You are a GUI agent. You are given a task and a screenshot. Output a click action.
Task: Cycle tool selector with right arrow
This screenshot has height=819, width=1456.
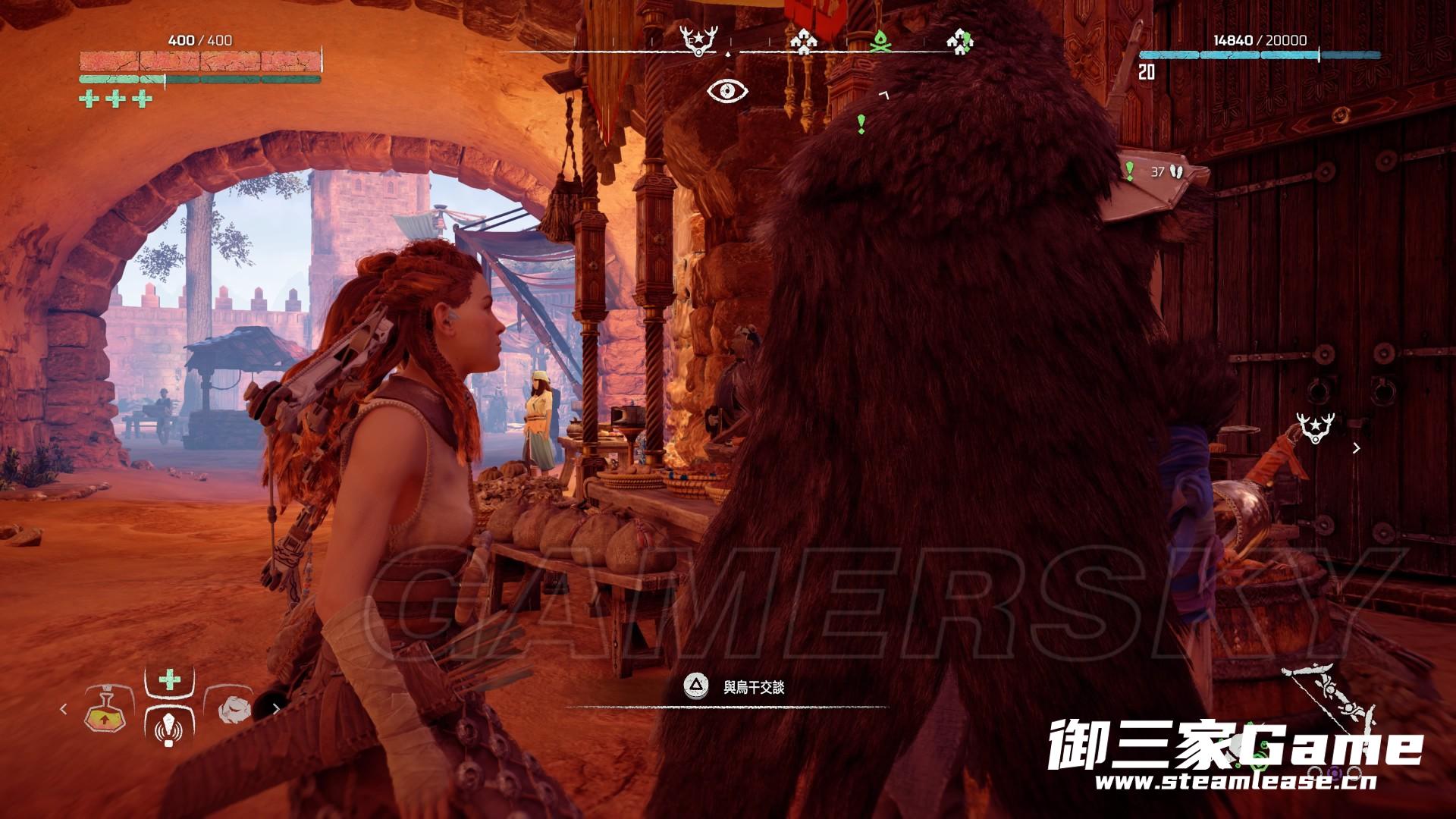tap(276, 711)
